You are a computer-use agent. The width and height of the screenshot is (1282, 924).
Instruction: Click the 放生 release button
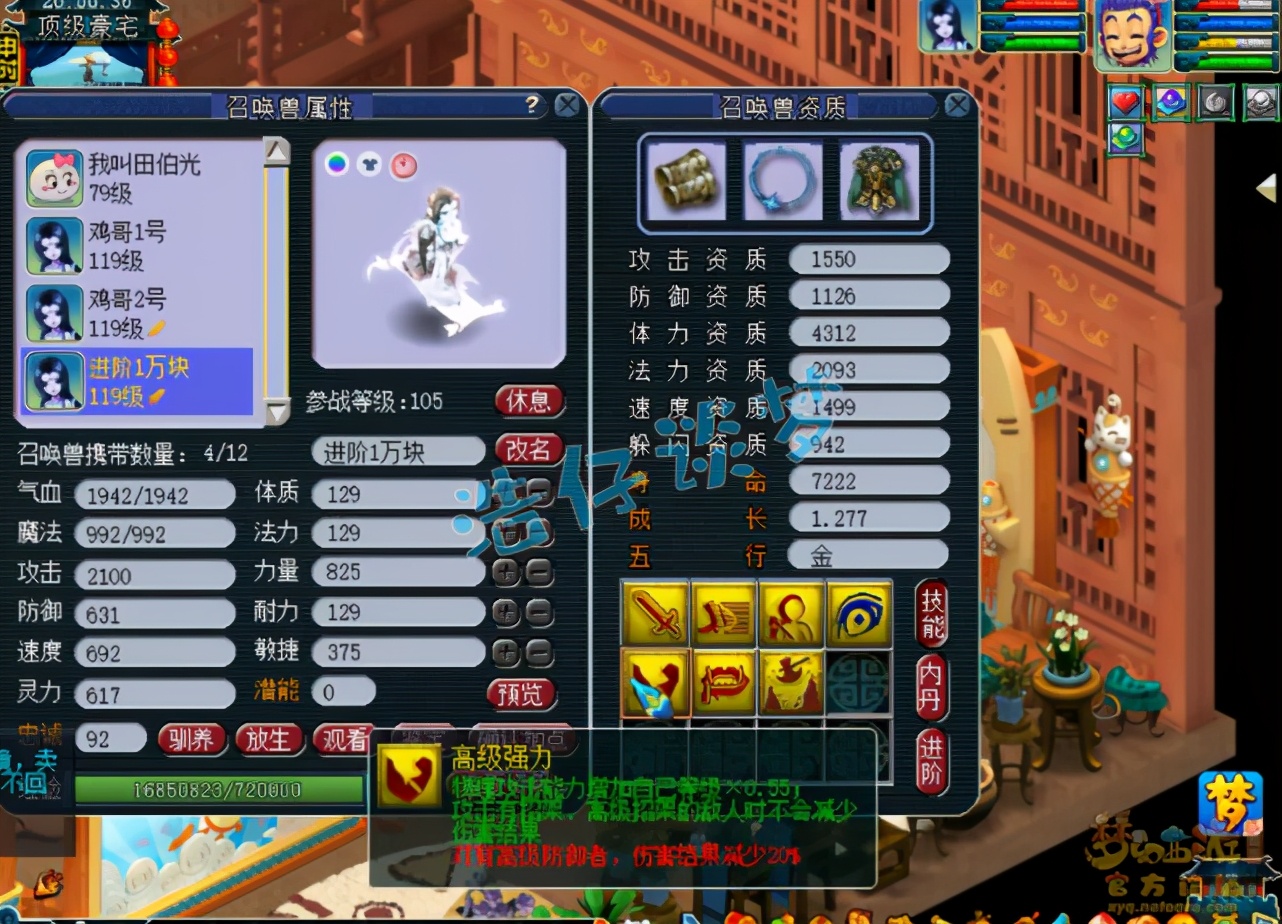pyautogui.click(x=268, y=739)
